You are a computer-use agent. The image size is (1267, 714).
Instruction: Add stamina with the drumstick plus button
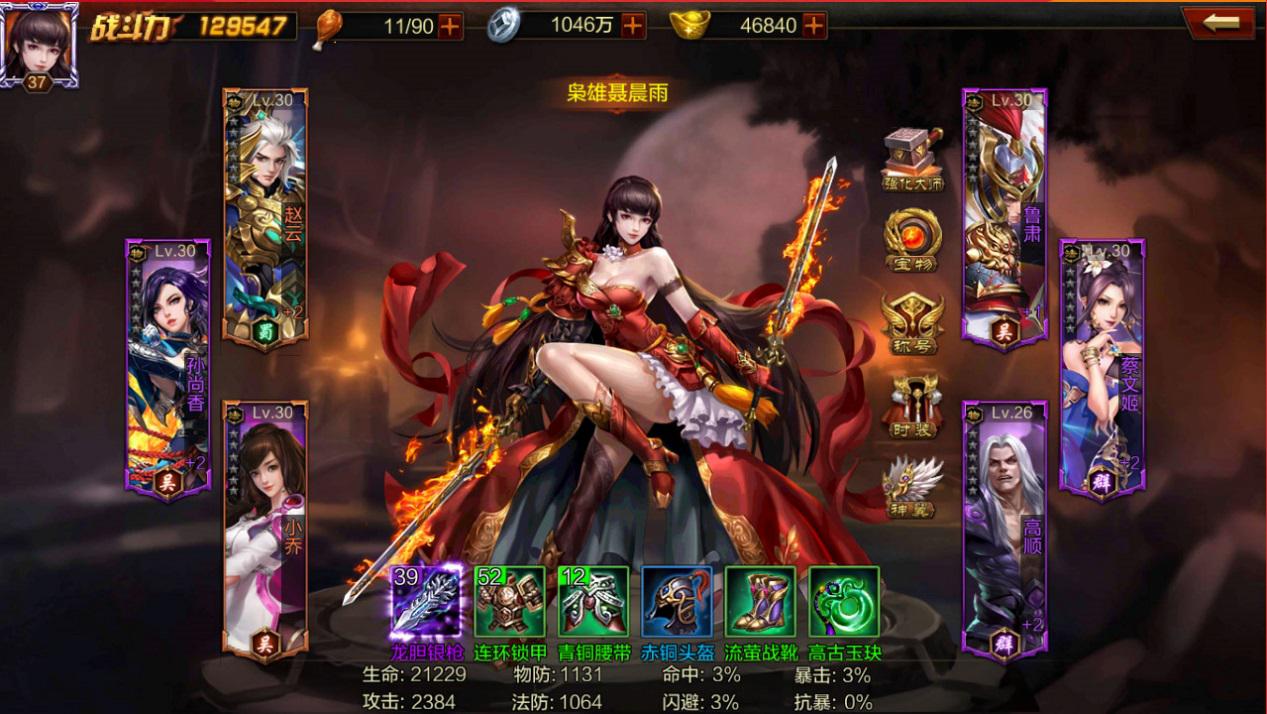pyautogui.click(x=450, y=26)
